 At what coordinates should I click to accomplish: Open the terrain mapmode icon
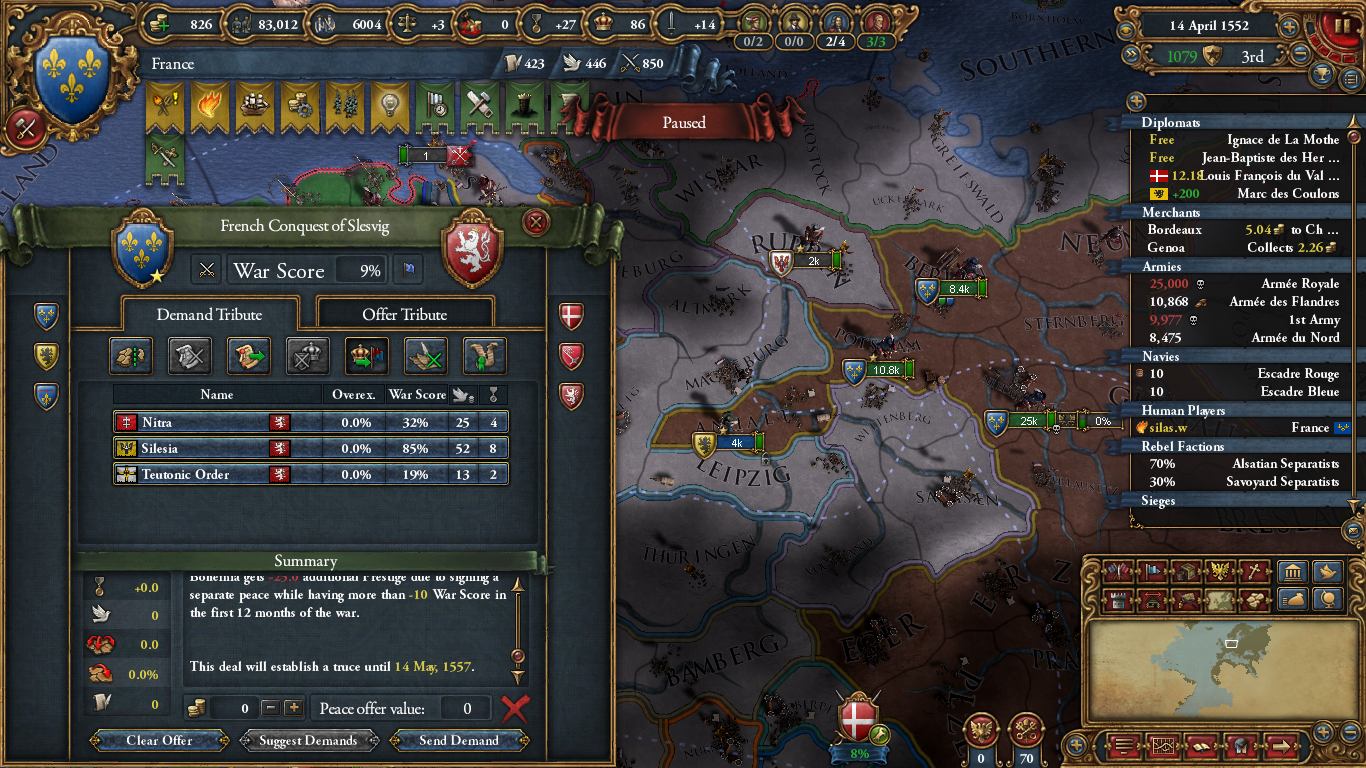(1219, 600)
